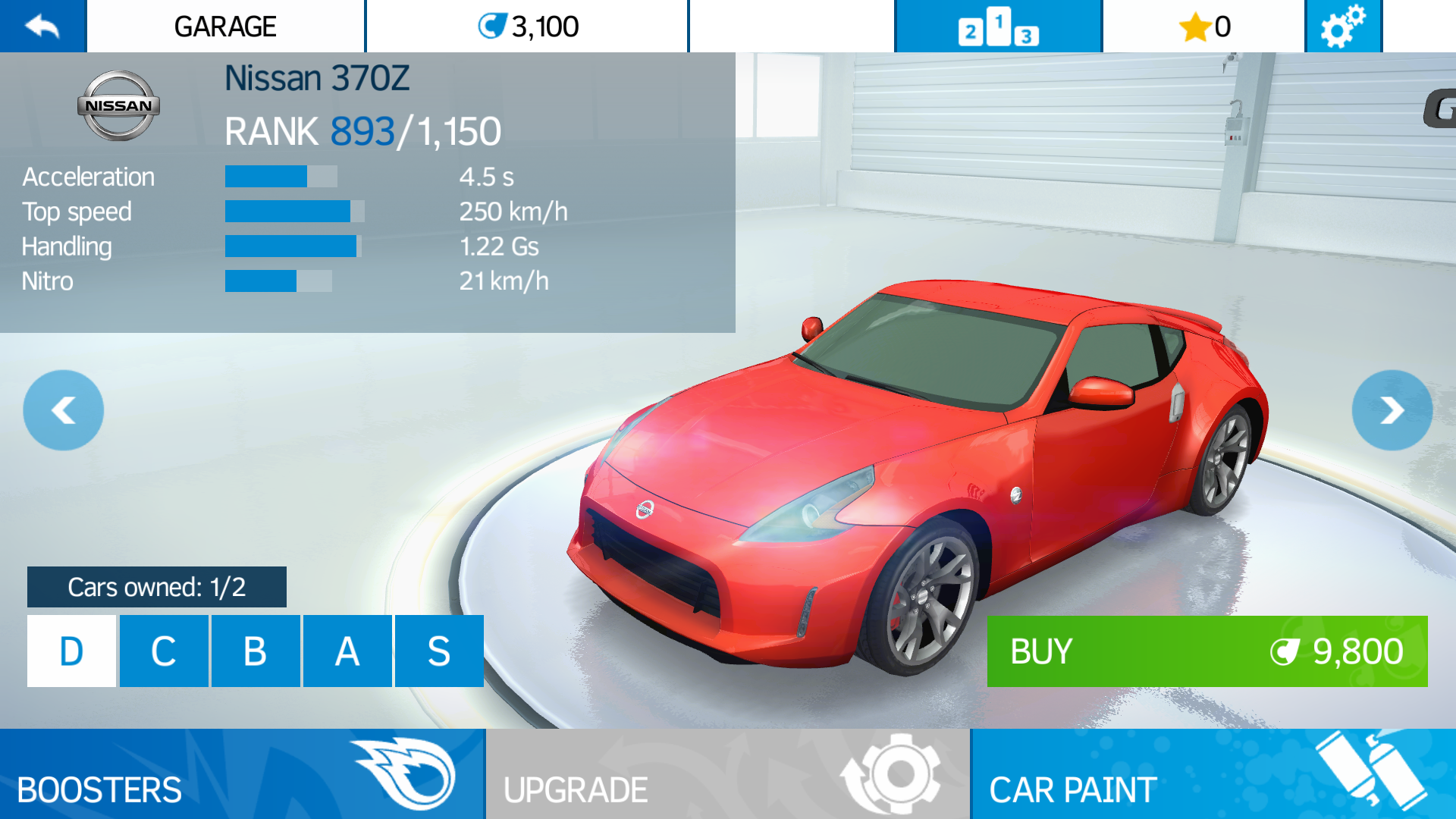The width and height of the screenshot is (1456, 819).
Task: Switch to the B class tab
Action: [x=256, y=651]
